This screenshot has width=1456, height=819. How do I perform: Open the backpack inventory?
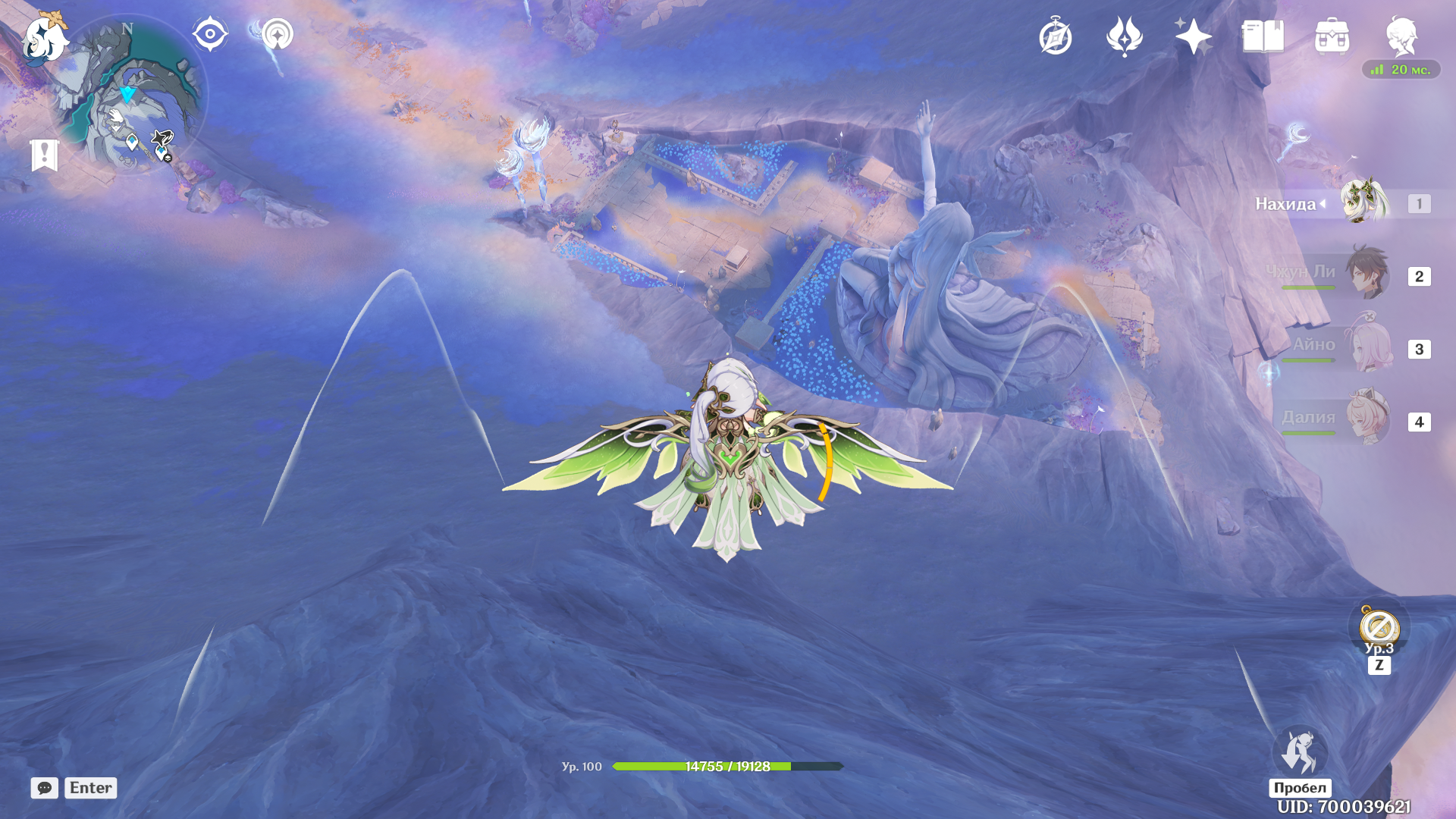pyautogui.click(x=1332, y=36)
